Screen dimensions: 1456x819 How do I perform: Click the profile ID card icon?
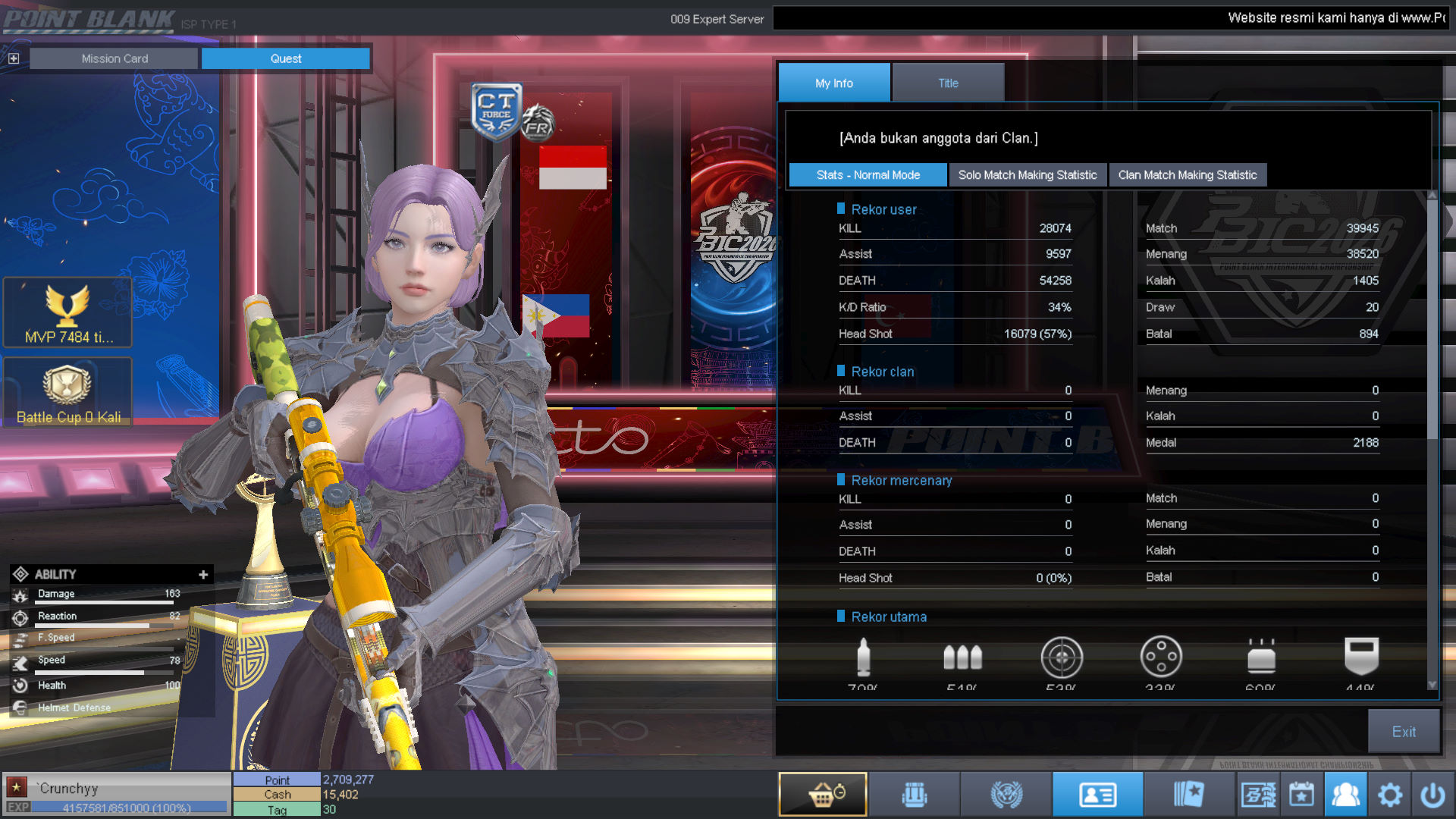coord(1097,794)
